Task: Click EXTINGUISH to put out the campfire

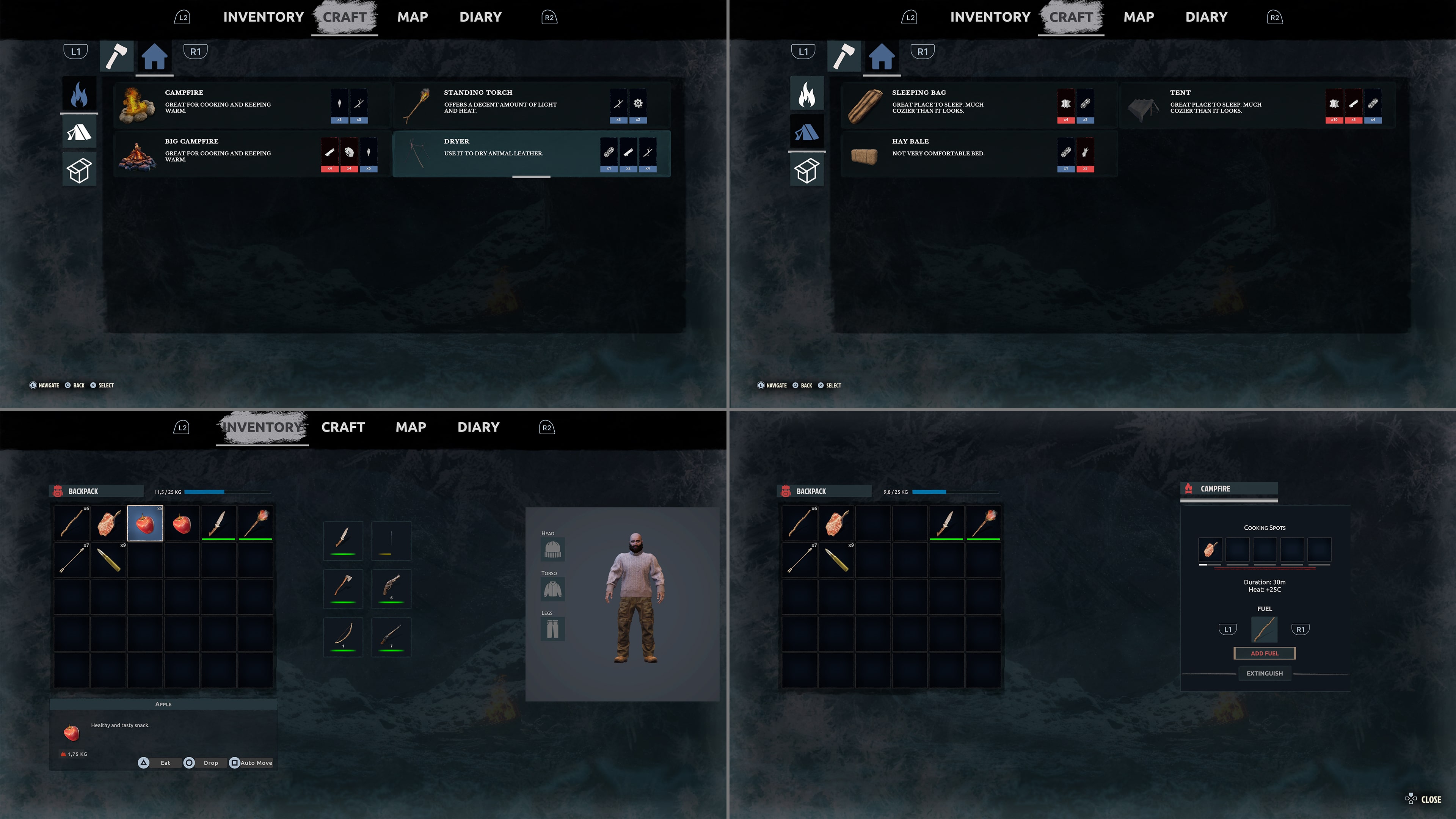Action: pyautogui.click(x=1265, y=673)
